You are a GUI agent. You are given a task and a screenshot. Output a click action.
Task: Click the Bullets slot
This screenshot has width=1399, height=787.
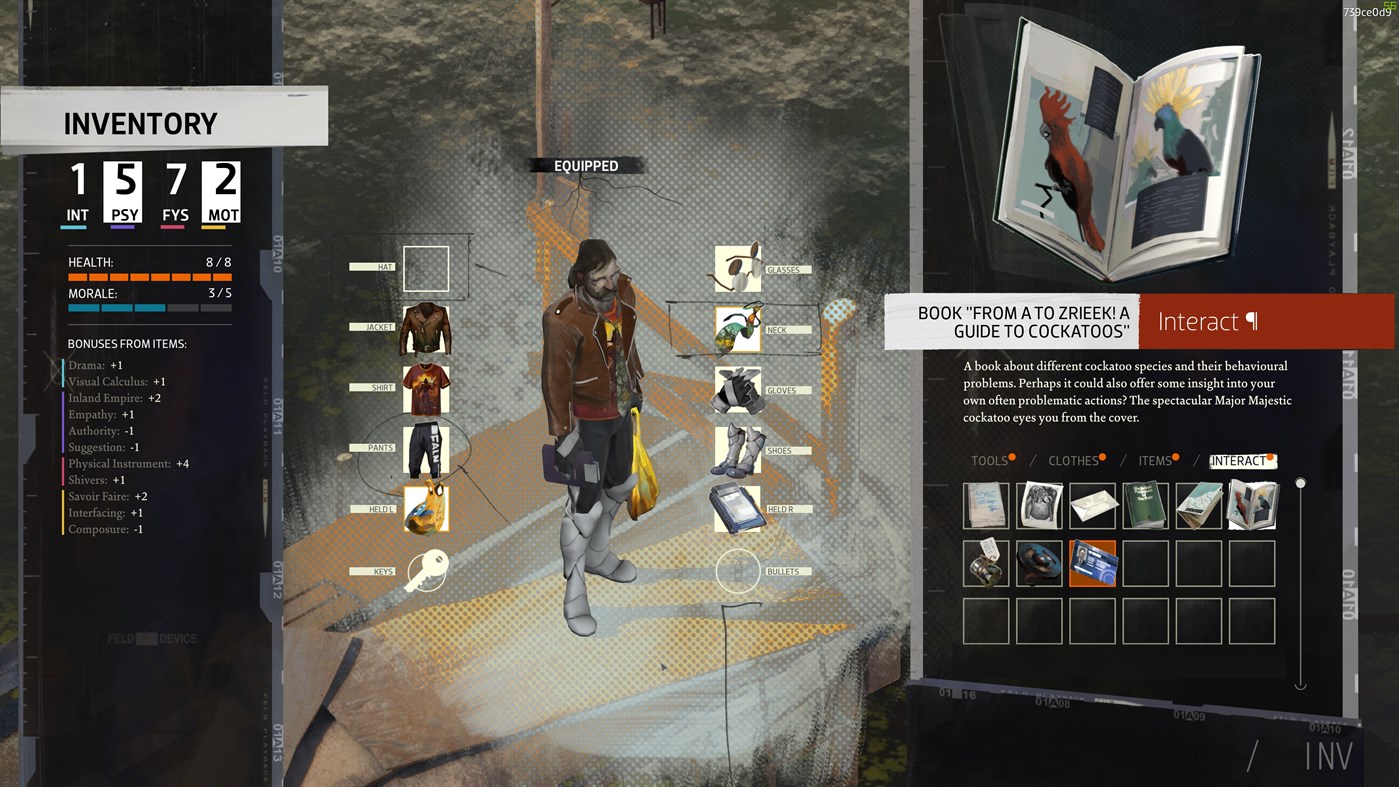tap(738, 570)
